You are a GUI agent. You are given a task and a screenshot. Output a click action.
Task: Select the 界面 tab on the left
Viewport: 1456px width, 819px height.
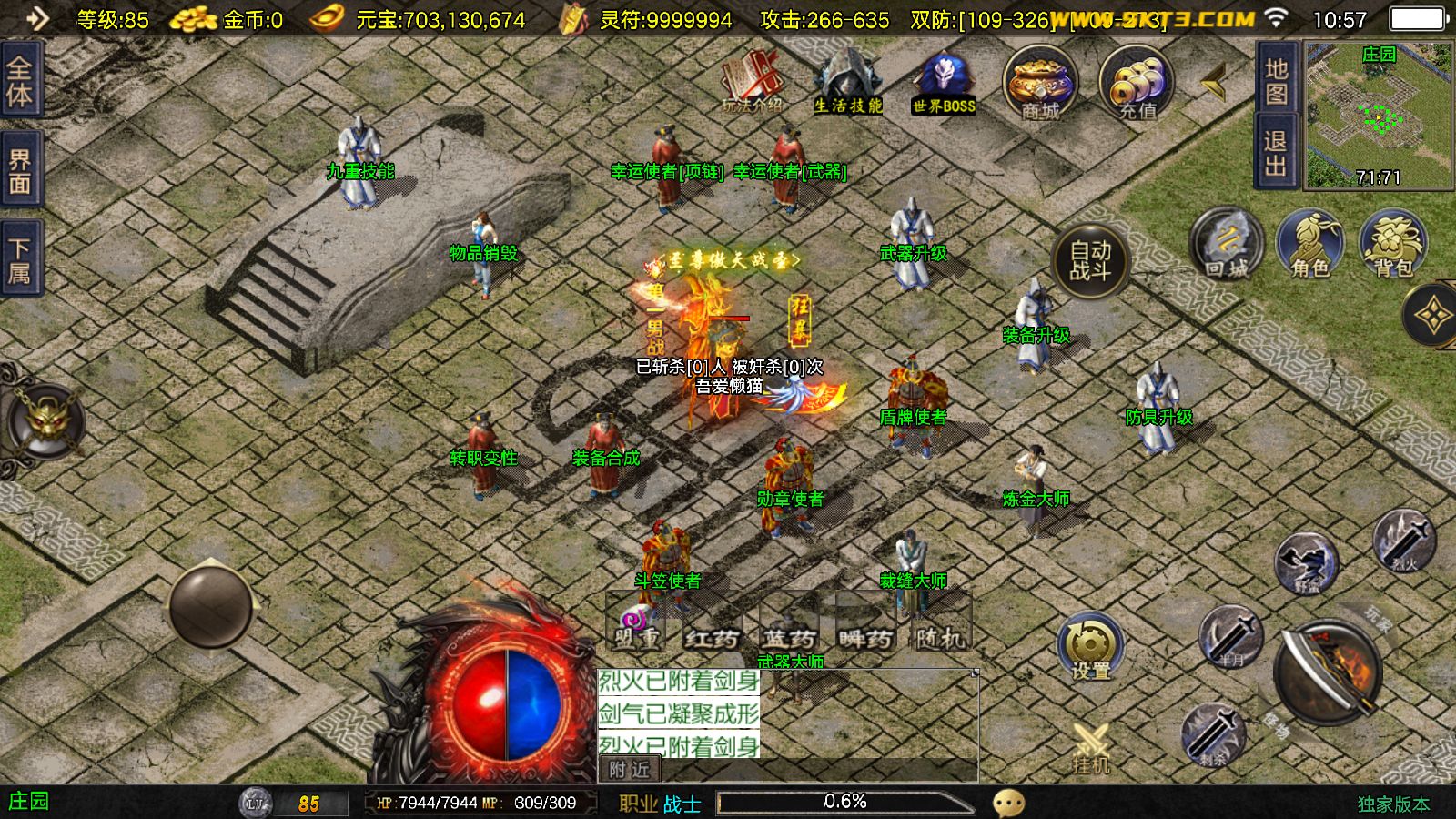pos(20,171)
